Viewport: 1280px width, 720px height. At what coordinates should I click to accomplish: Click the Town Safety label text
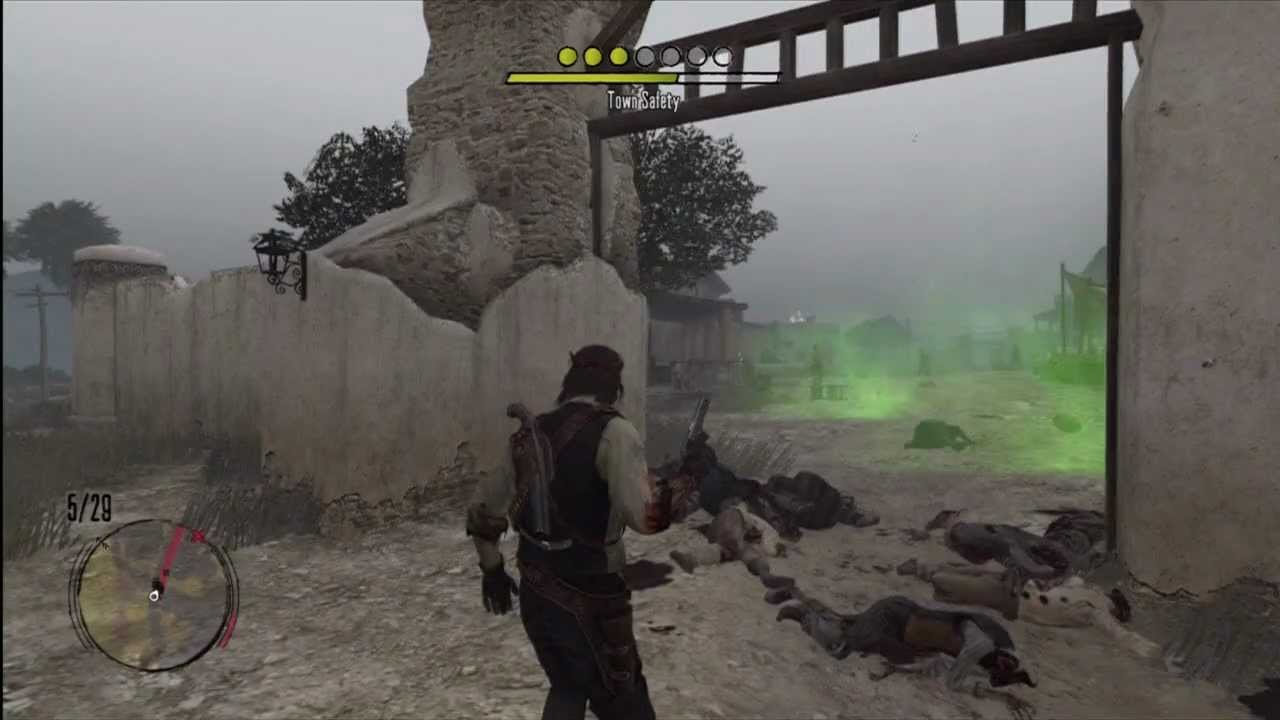point(643,101)
